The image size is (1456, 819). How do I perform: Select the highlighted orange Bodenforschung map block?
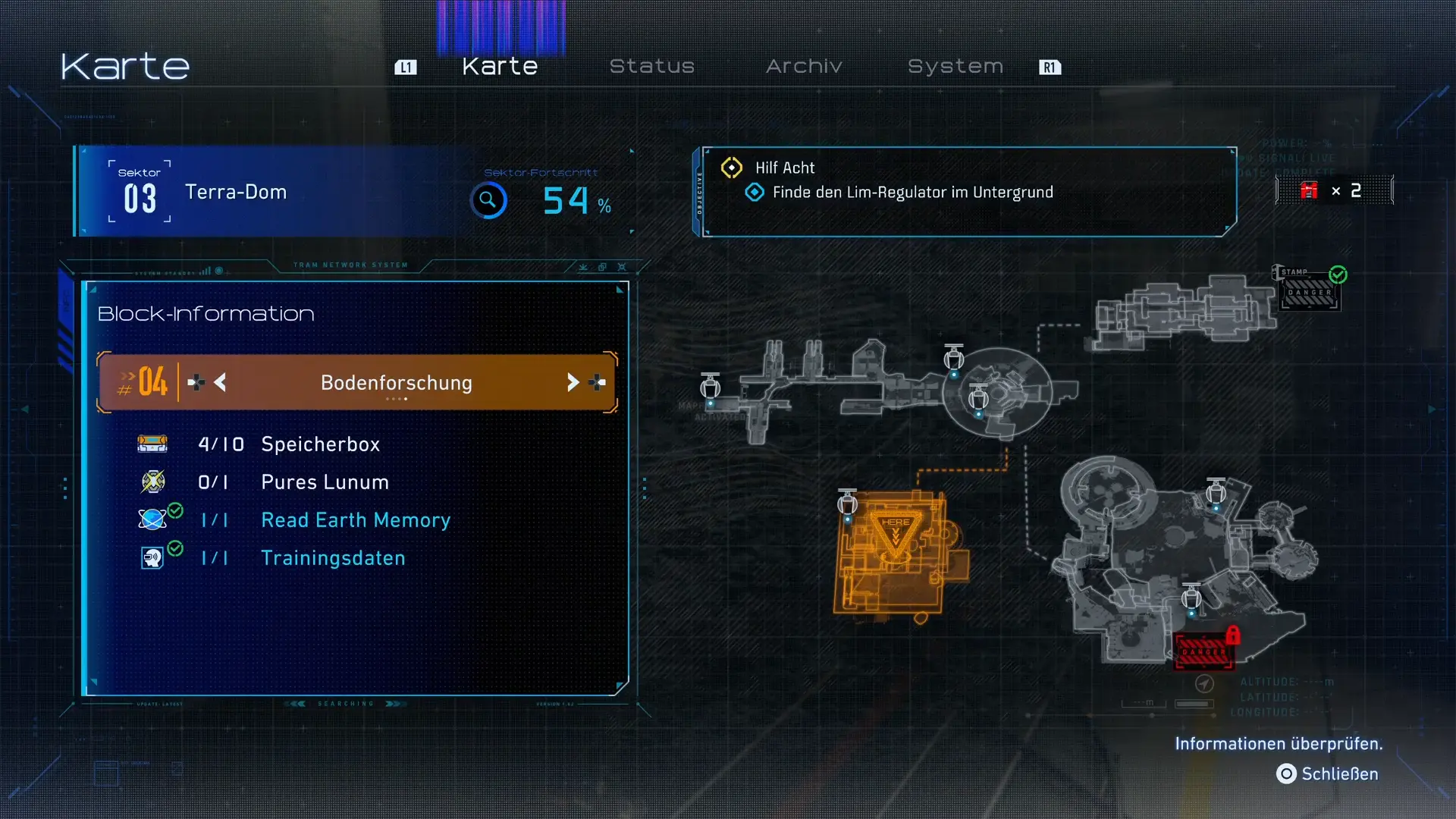[x=895, y=554]
